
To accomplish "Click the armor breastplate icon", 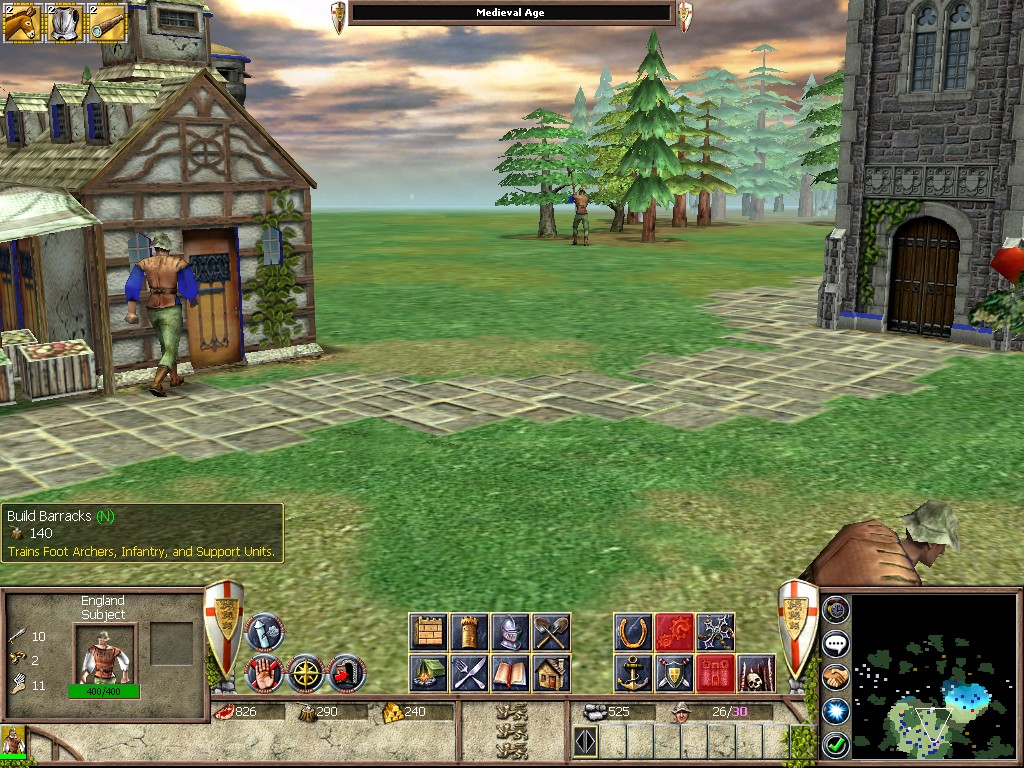I will (x=65, y=24).
